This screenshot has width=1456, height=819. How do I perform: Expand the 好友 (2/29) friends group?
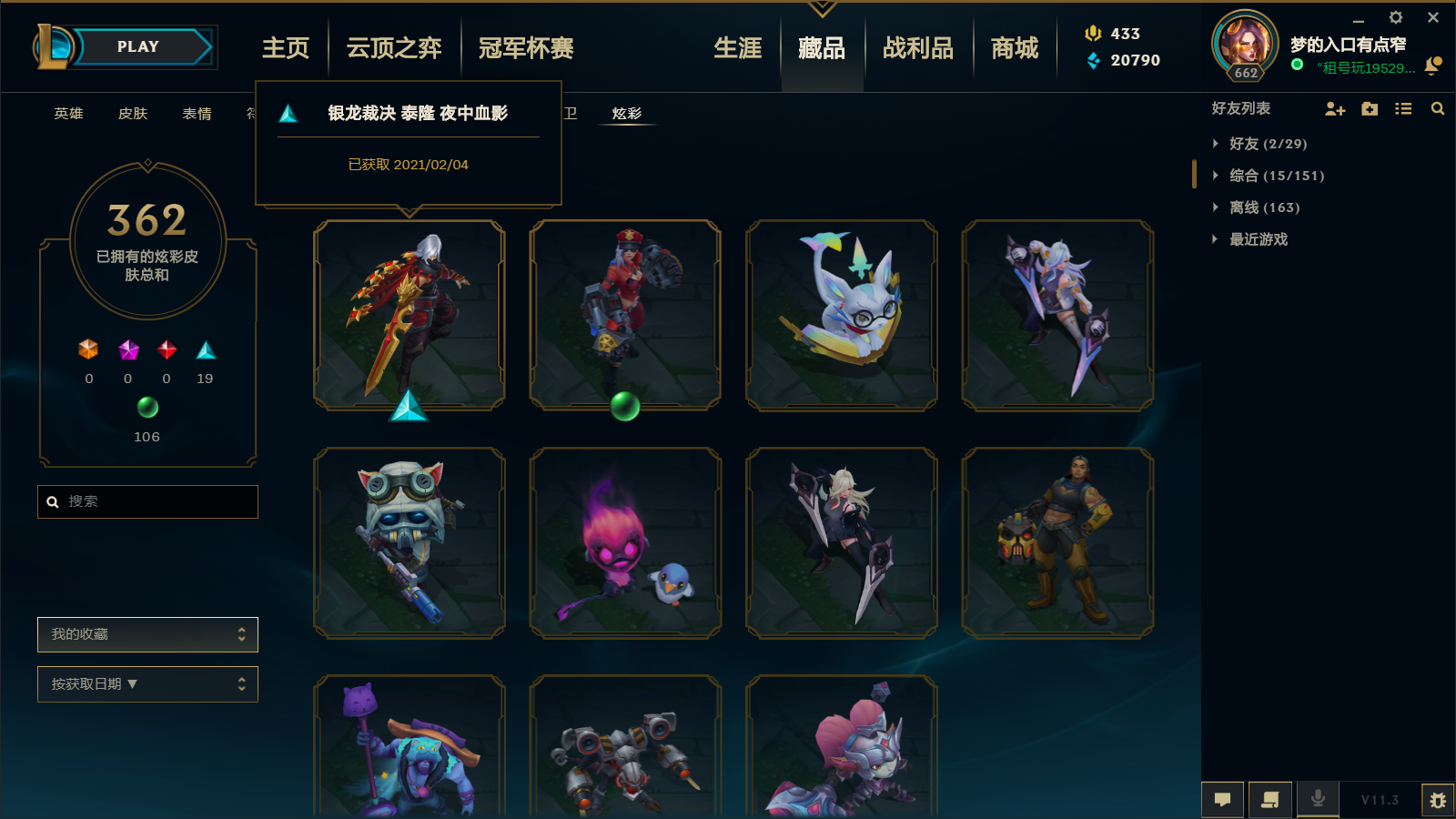1264,143
